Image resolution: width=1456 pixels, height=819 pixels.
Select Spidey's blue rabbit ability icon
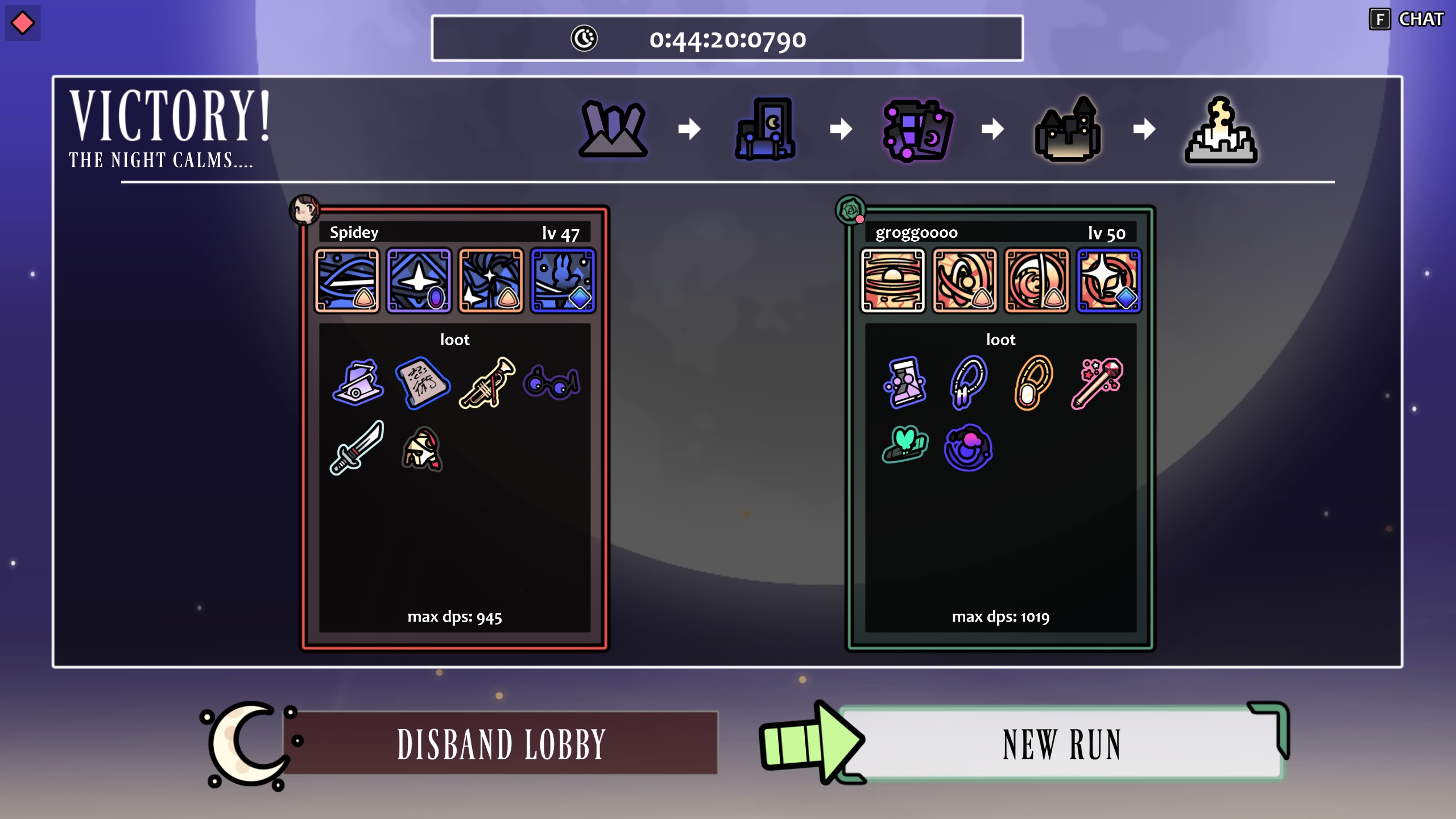563,280
